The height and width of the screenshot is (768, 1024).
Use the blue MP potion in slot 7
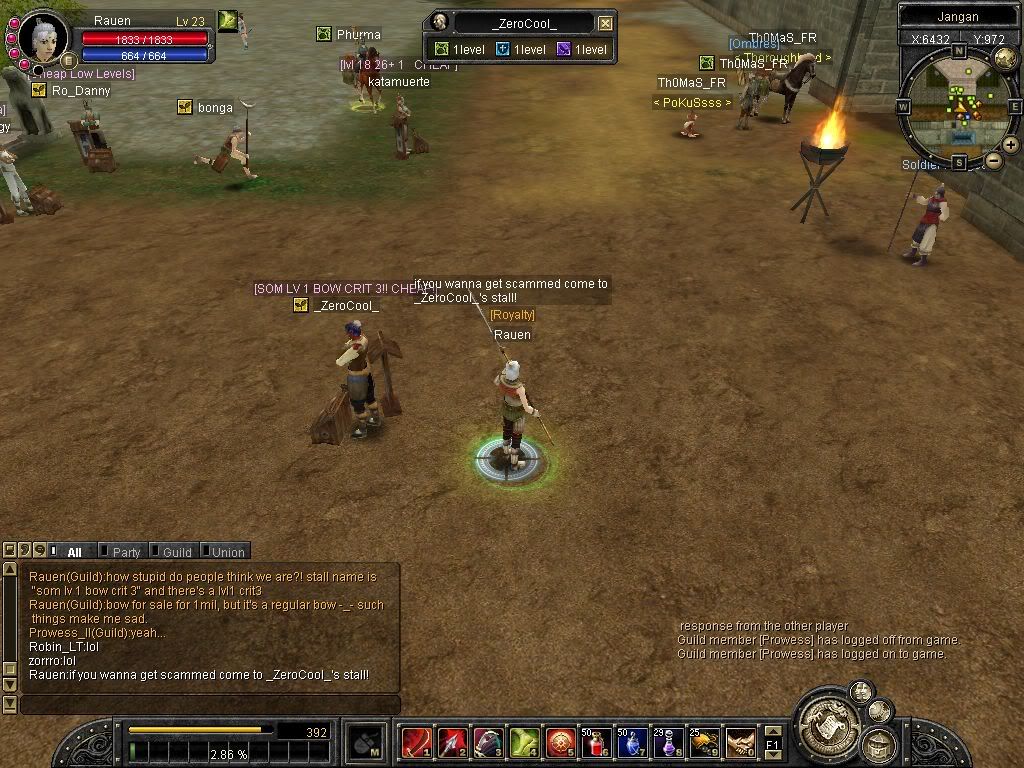click(632, 743)
